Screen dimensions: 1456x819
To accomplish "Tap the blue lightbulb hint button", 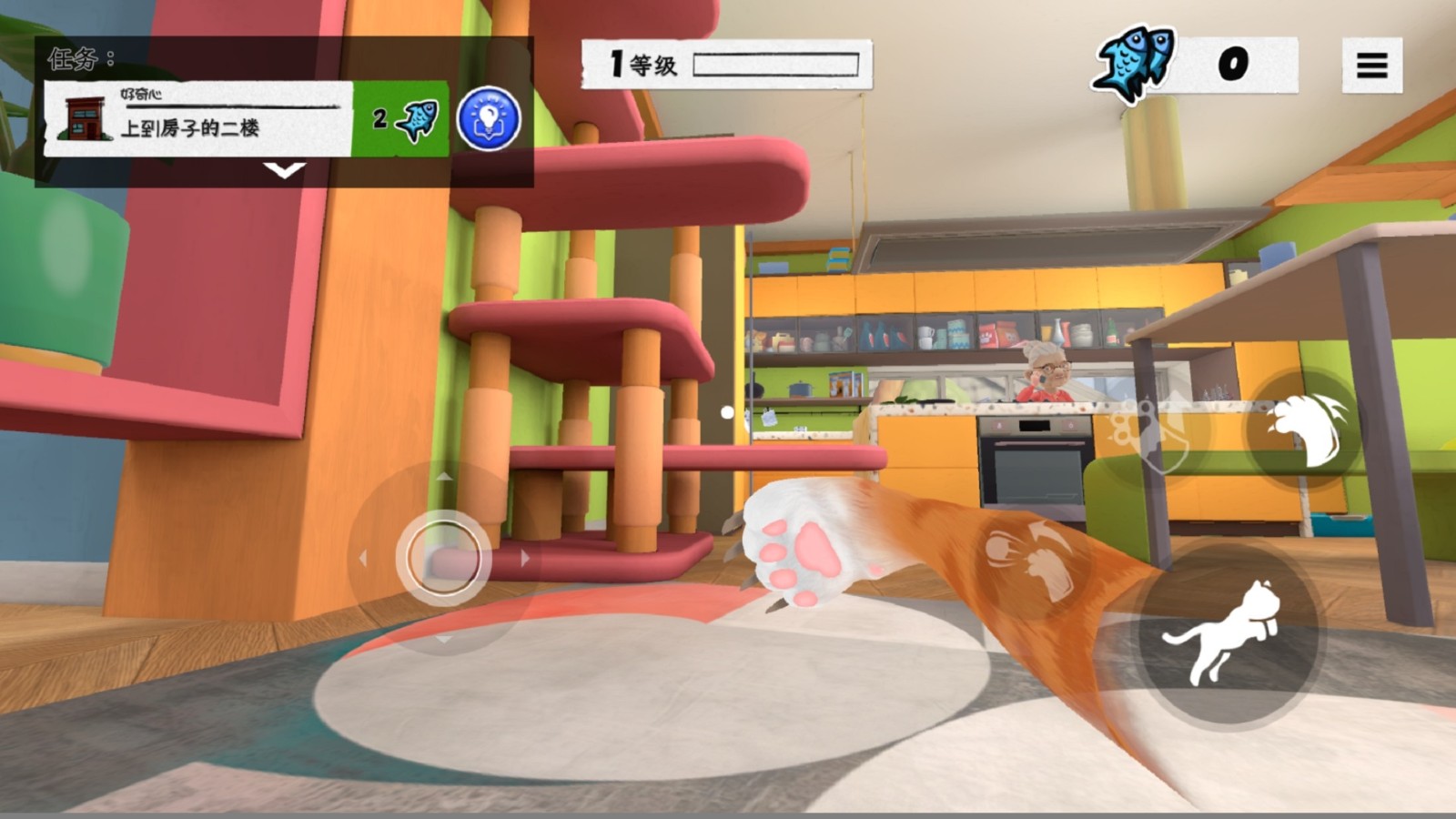I will 489,118.
